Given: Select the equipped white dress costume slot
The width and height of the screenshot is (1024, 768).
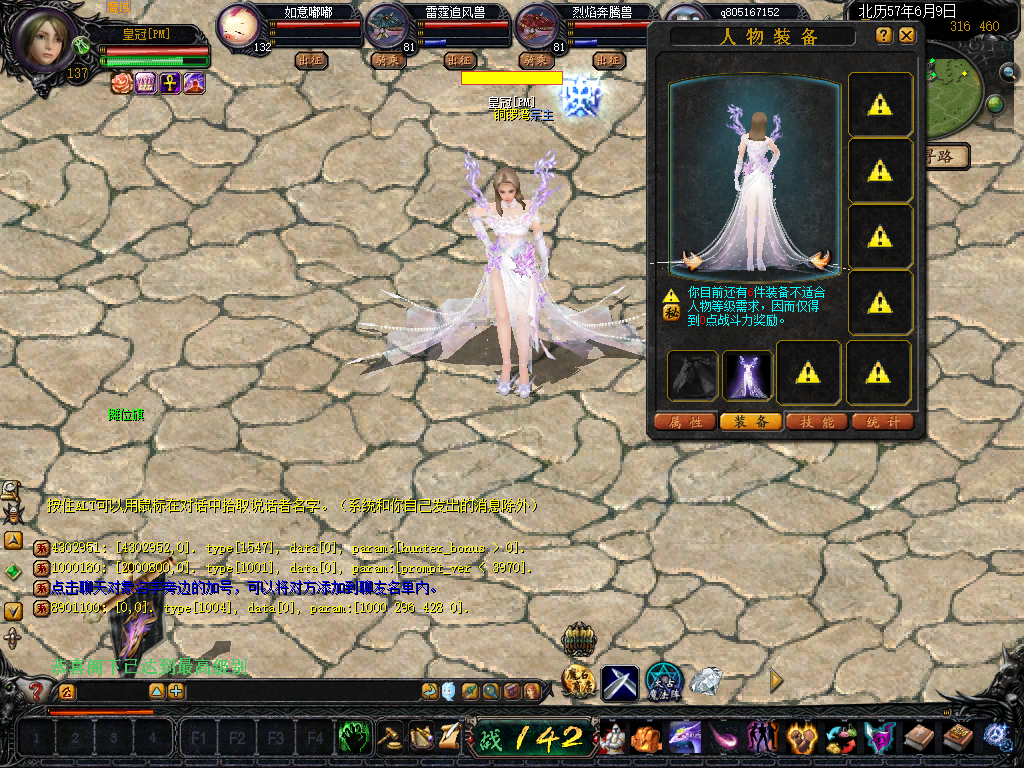Looking at the screenshot, I should click(x=747, y=375).
